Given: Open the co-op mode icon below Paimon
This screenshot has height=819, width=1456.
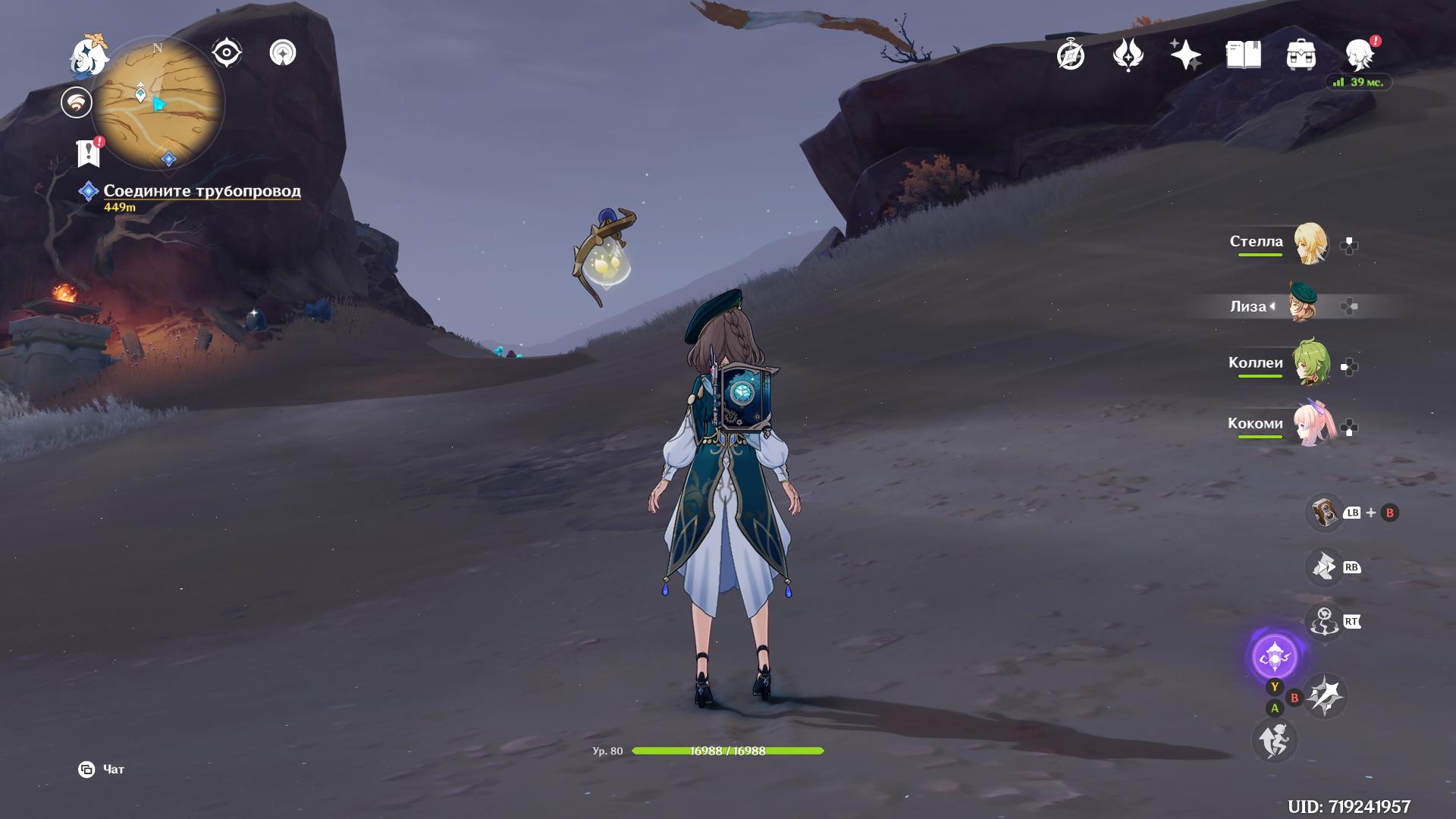Looking at the screenshot, I should [x=77, y=103].
